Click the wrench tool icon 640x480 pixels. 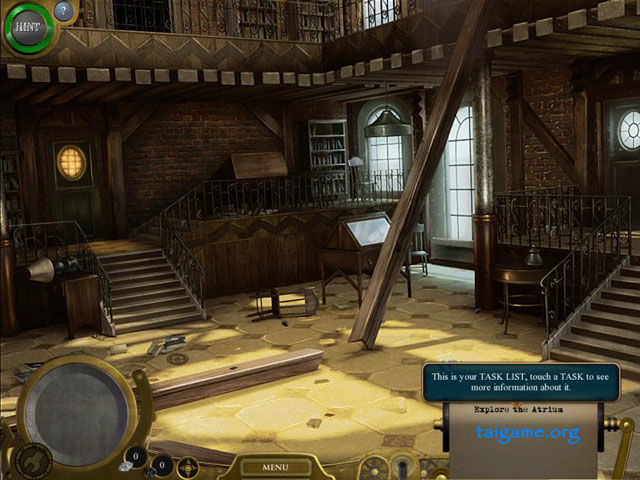coord(33,461)
